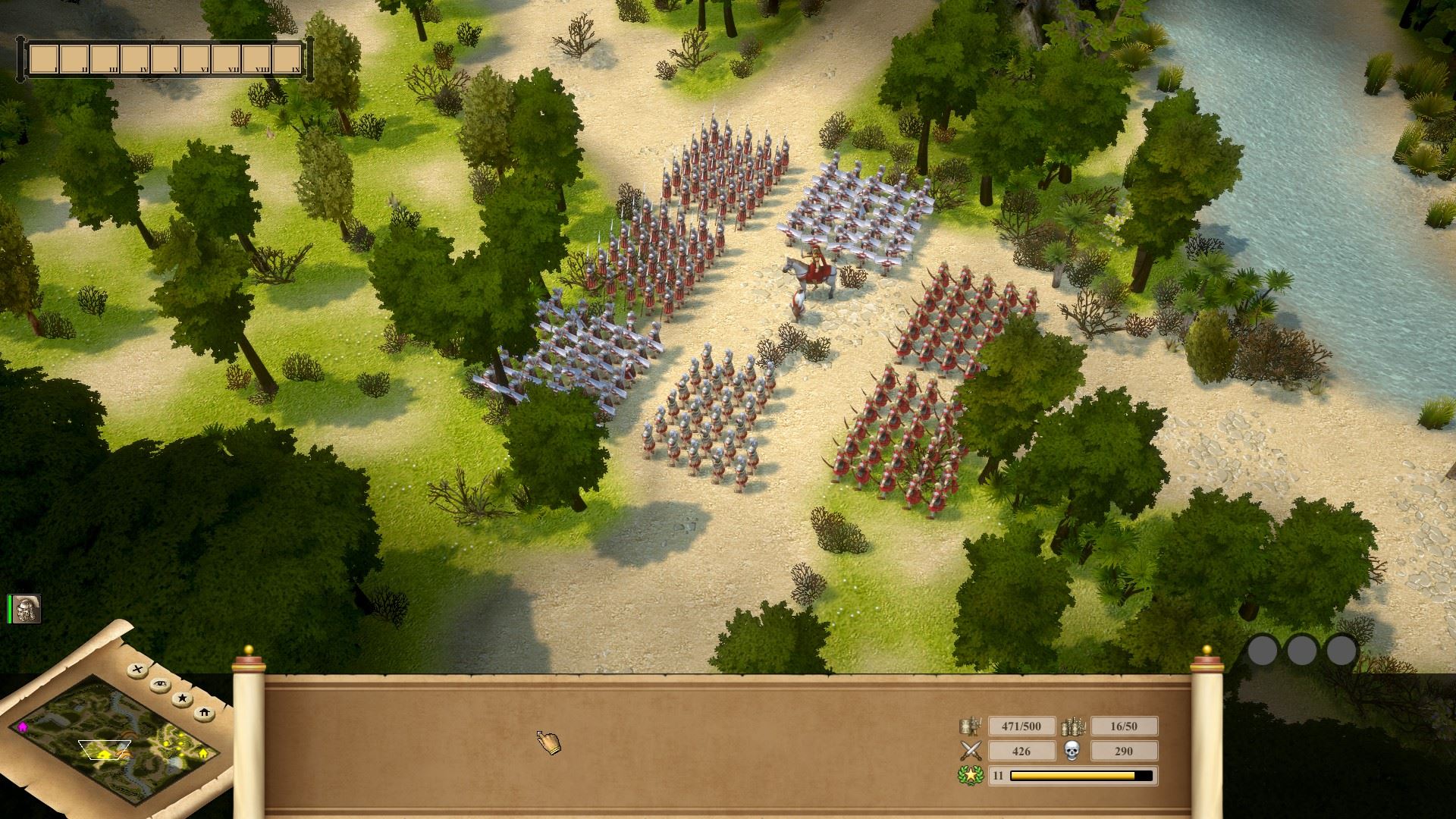This screenshot has width=1456, height=819.
Task: Click the magenta house marker on the minimap
Action: 23,726
